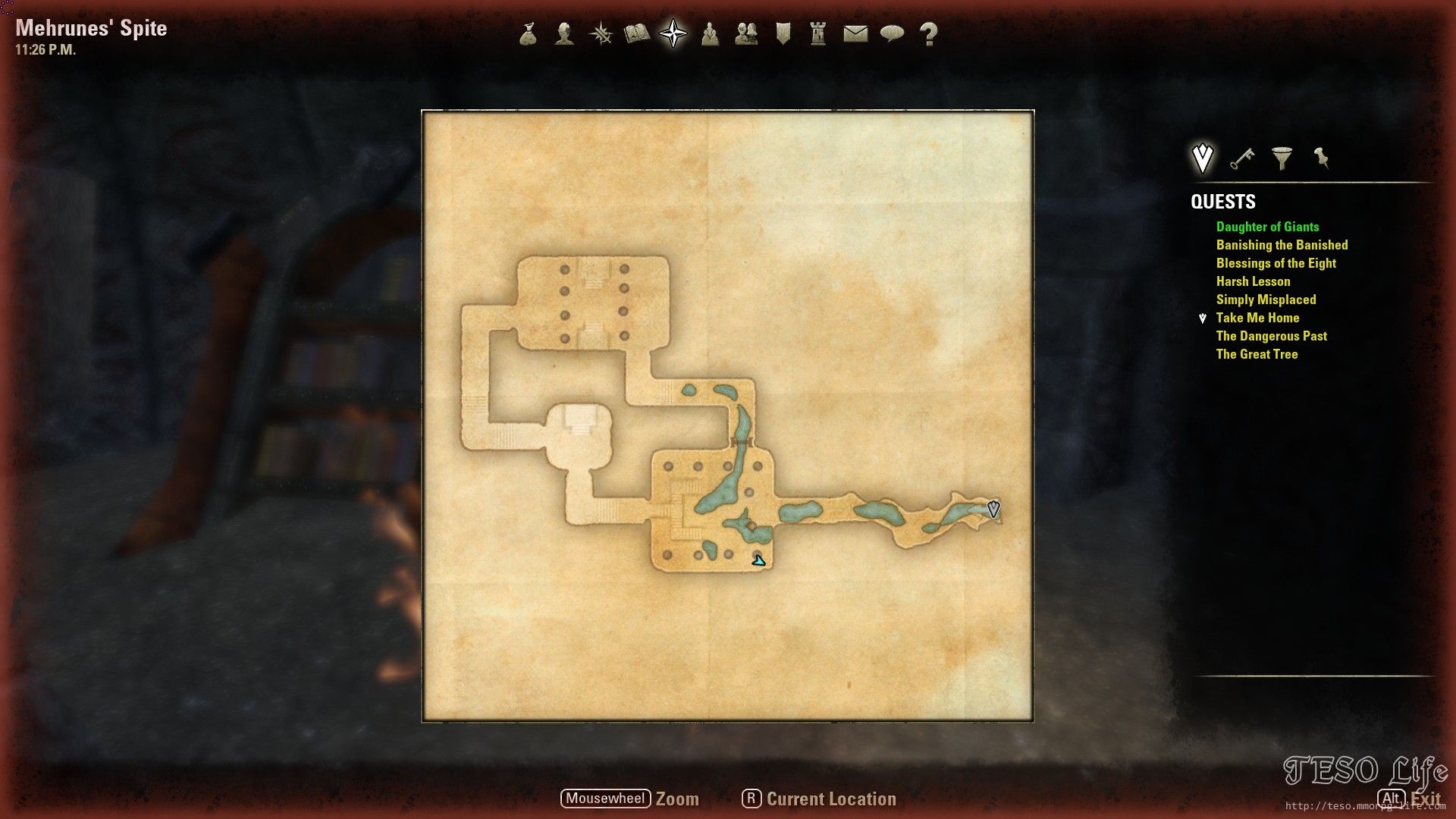
Task: Open the mail envelope icon
Action: (x=855, y=33)
